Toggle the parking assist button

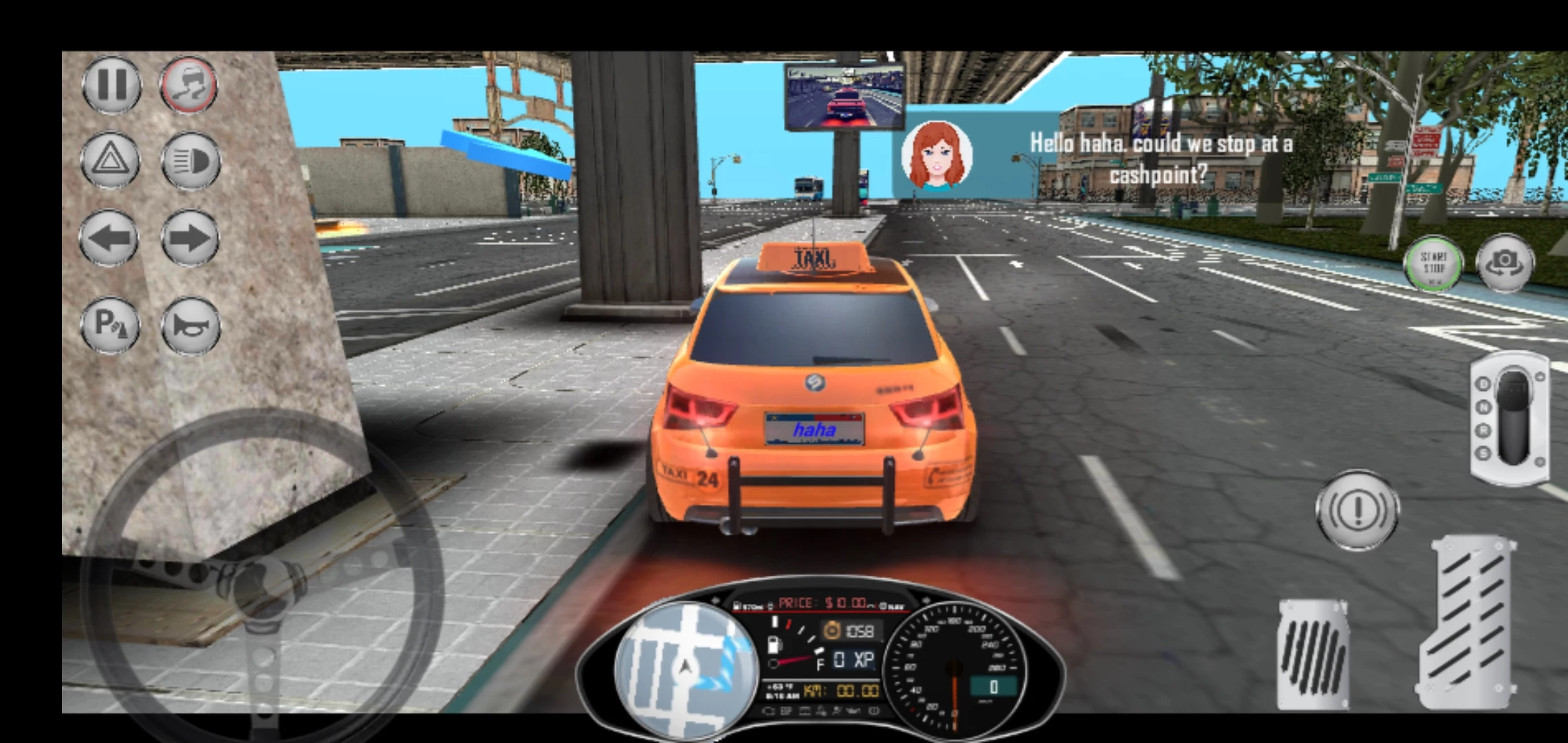click(110, 324)
